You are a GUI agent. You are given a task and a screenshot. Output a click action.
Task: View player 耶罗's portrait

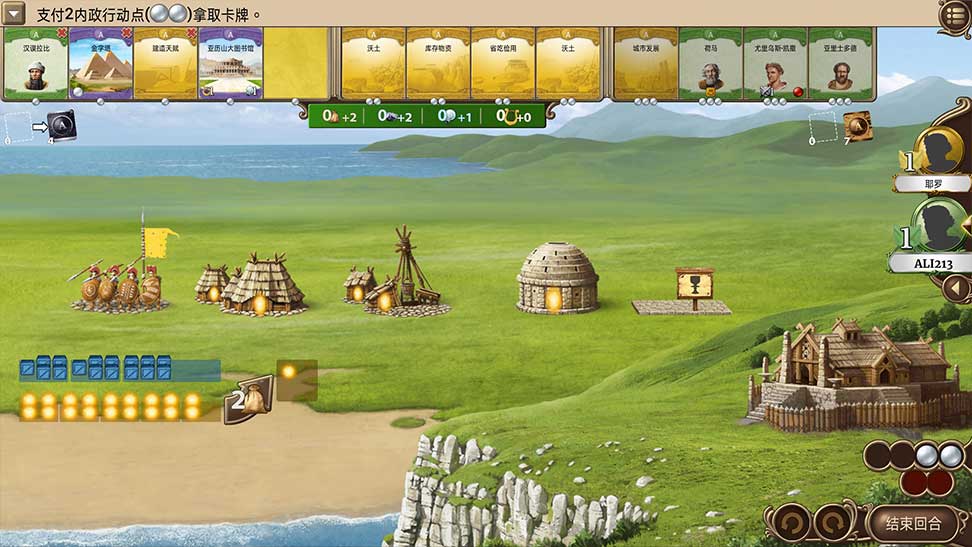942,150
